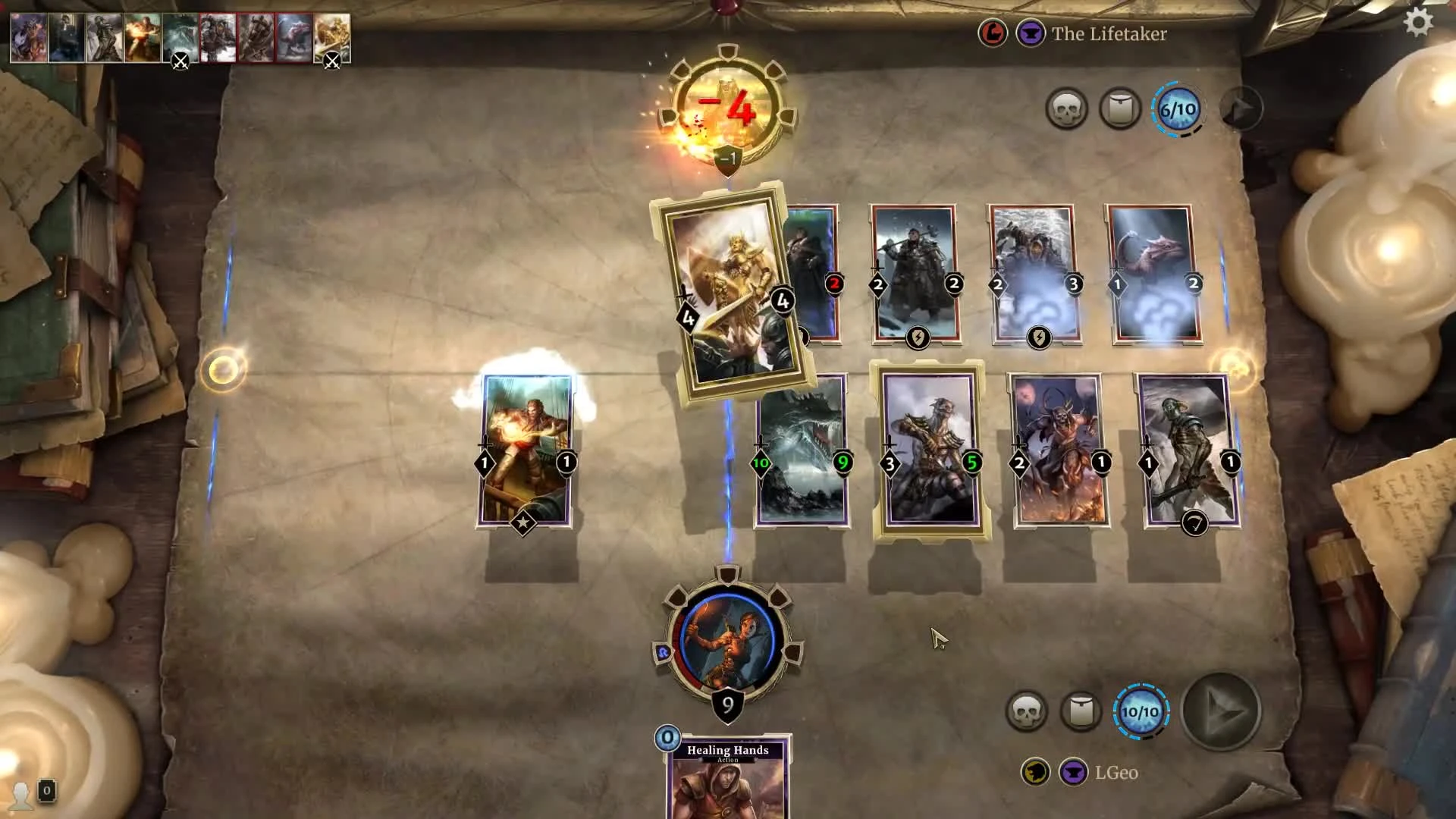View opponent's discard pile skull icon

1068,108
